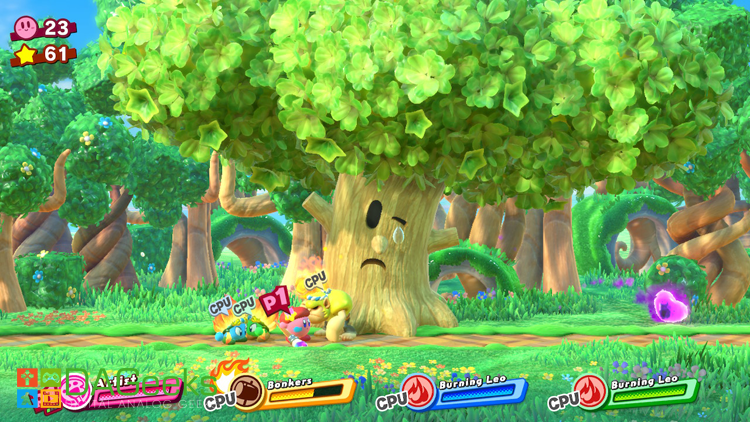Pick the Burning Leo icon beside the blue bar

tap(421, 391)
